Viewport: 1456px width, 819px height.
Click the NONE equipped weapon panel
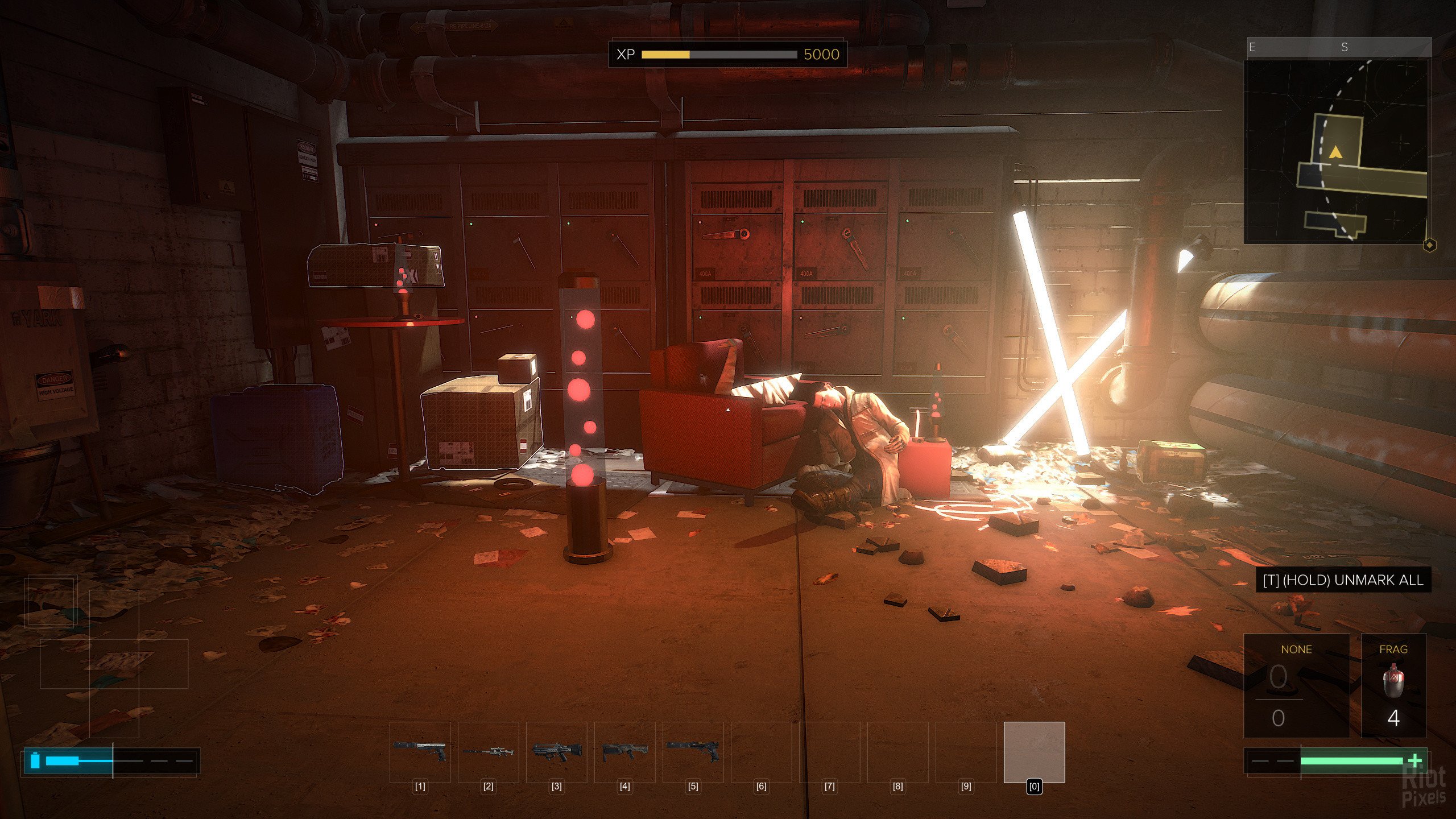pyautogui.click(x=1296, y=685)
